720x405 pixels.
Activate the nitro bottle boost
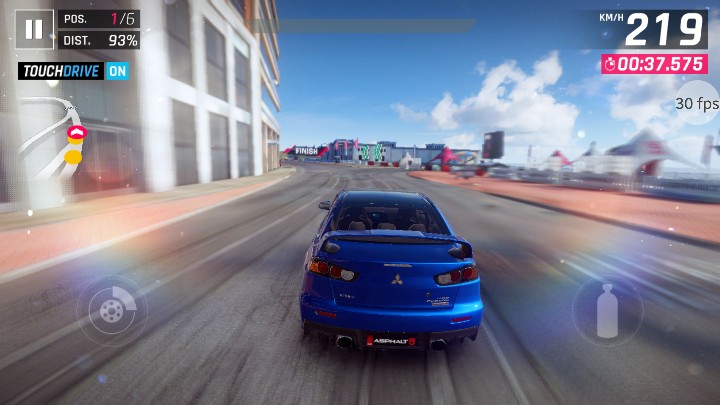coord(607,311)
